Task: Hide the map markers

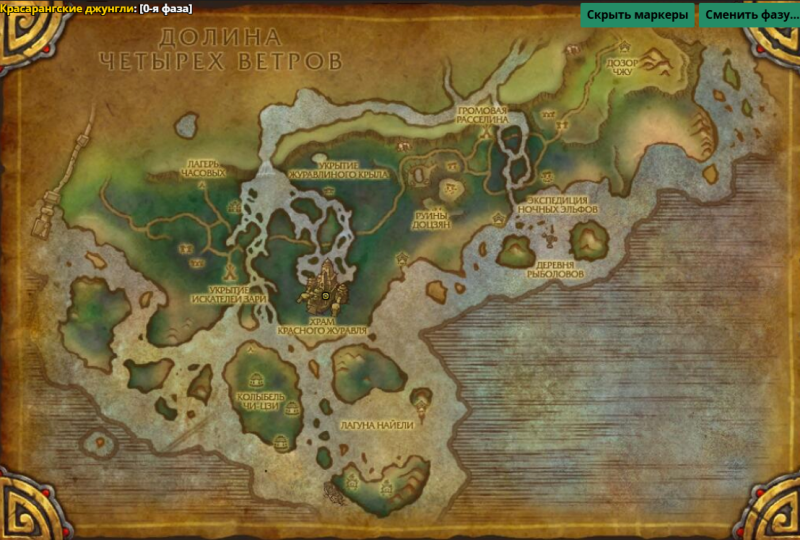Action: tap(637, 15)
